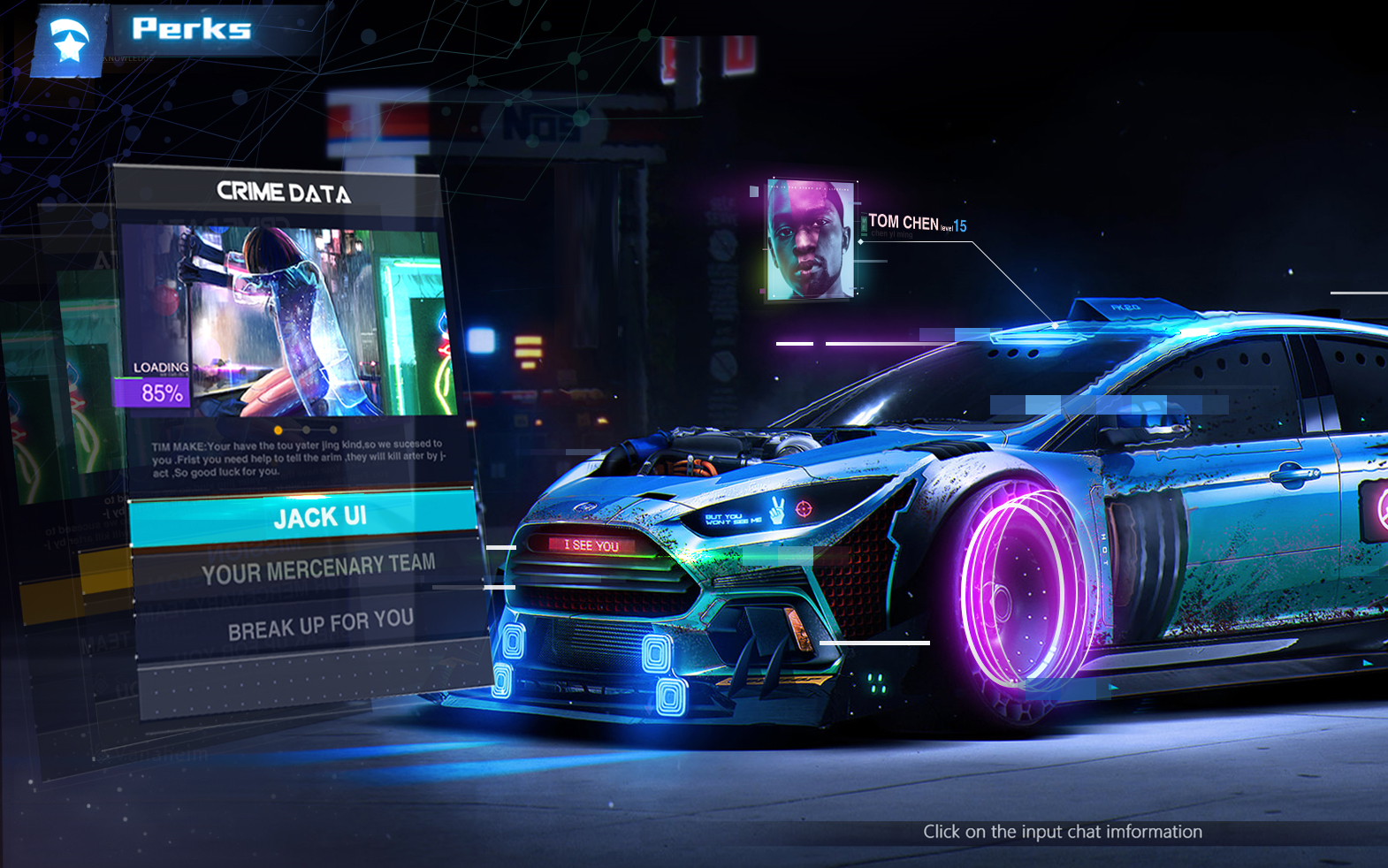The width and height of the screenshot is (1388, 868).
Task: Open the Perks header label
Action: 191,29
